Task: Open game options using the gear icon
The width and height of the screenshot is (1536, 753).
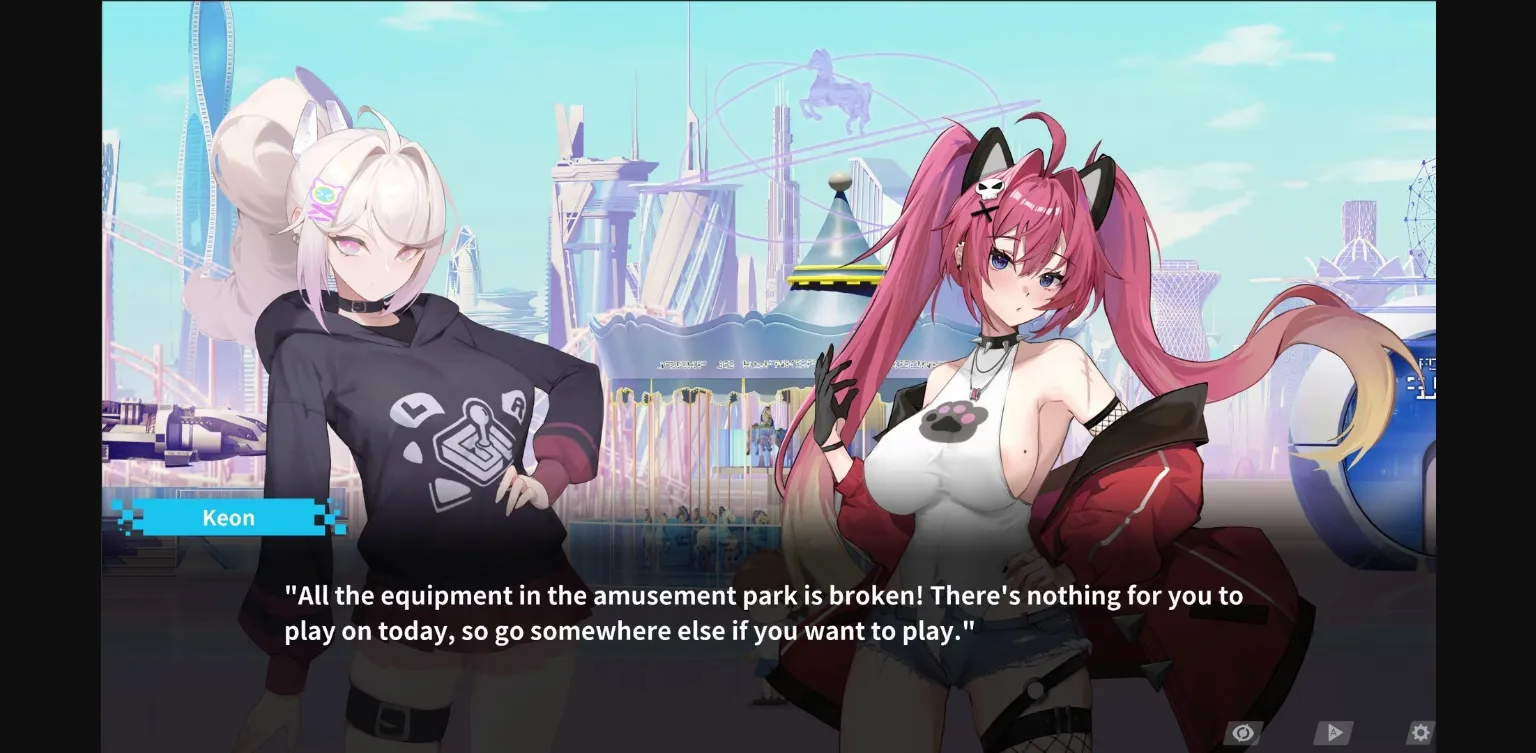Action: pyautogui.click(x=1420, y=732)
